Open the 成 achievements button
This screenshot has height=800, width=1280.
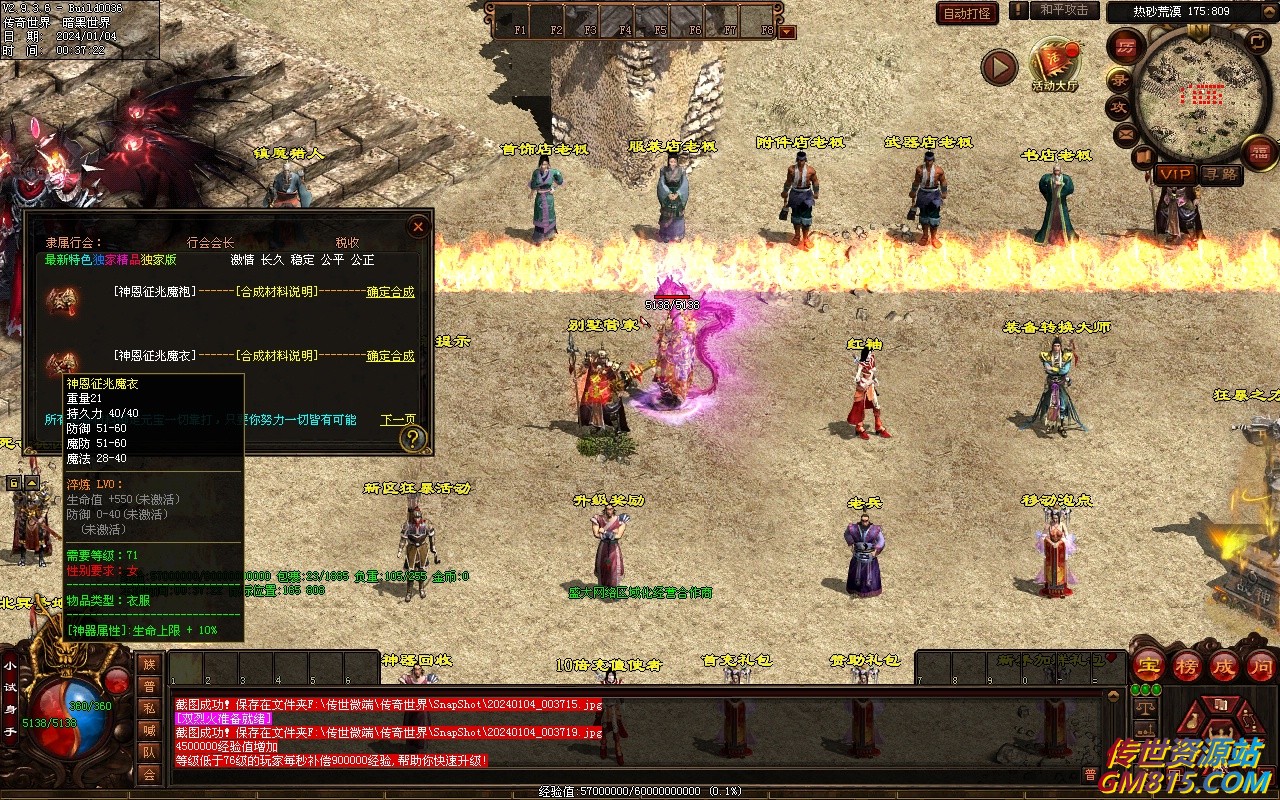[x=1224, y=666]
